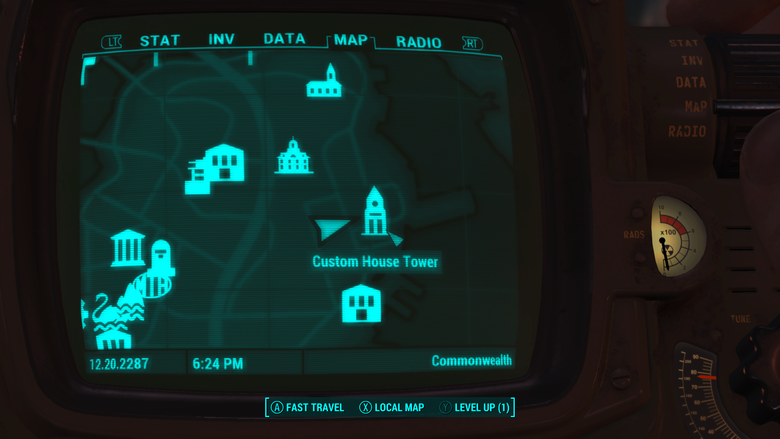
Task: Select the Custom House Tower marker
Action: coord(375,212)
